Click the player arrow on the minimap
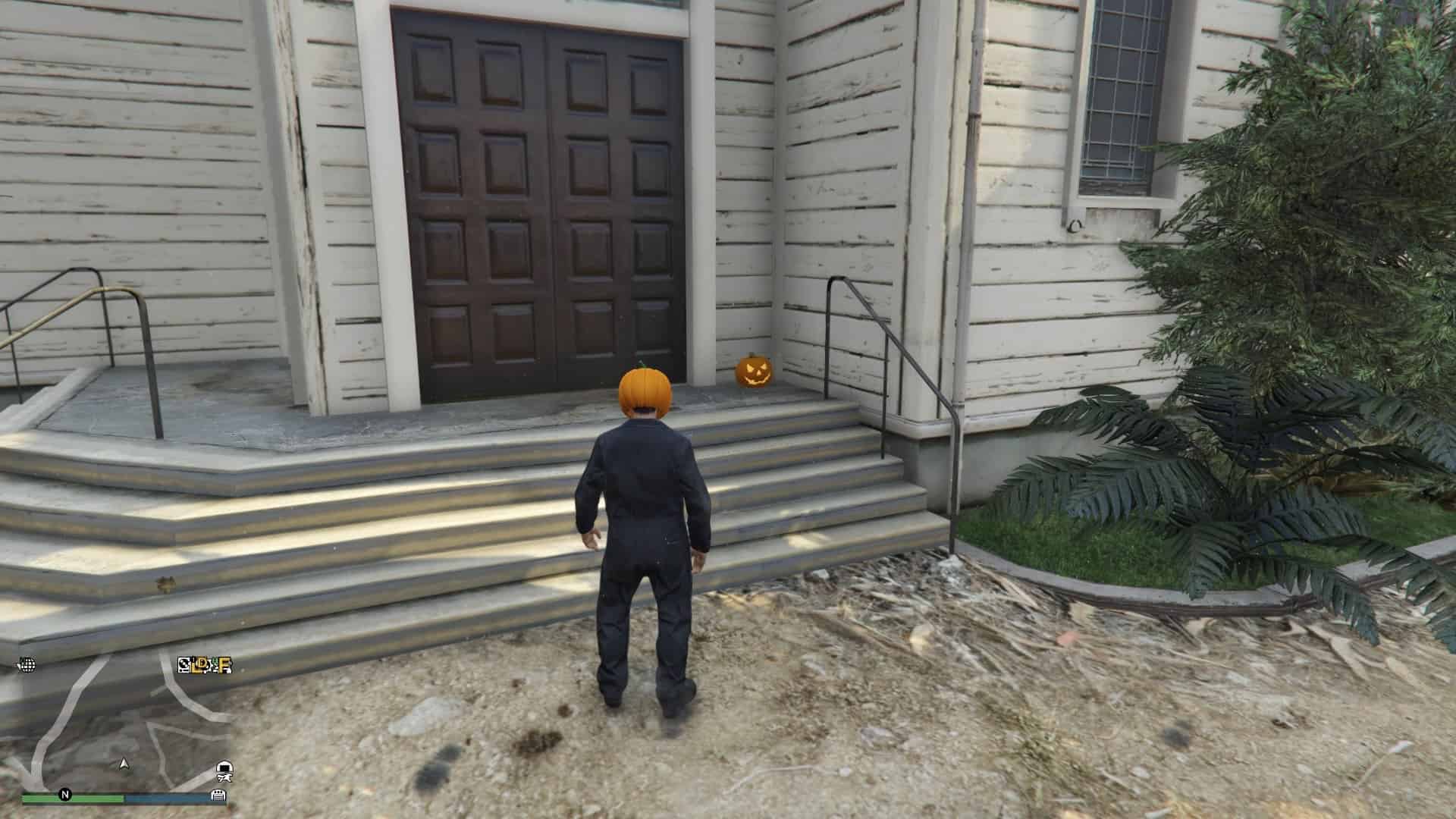 point(124,764)
